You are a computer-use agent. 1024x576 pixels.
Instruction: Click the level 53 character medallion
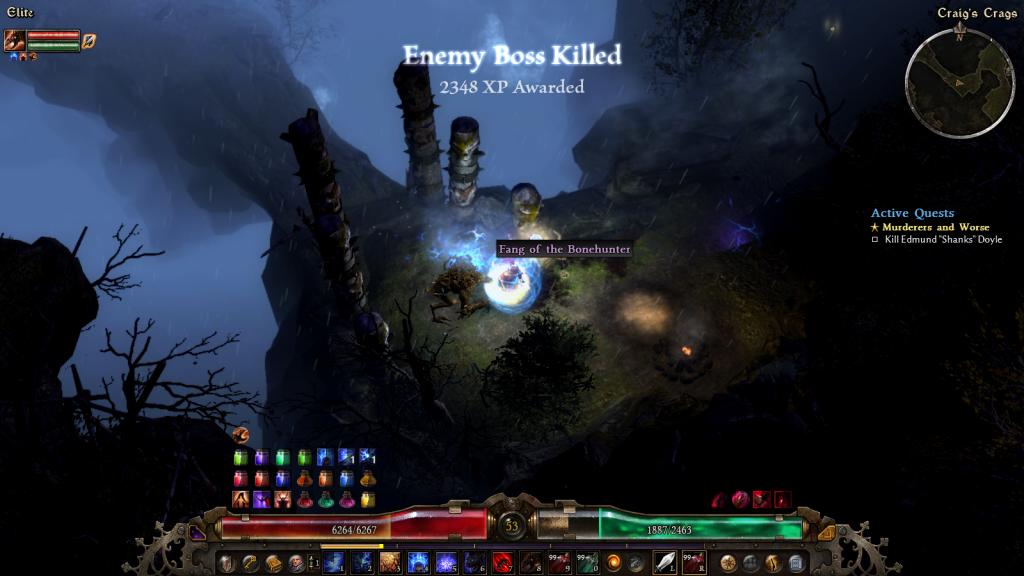pyautogui.click(x=512, y=525)
